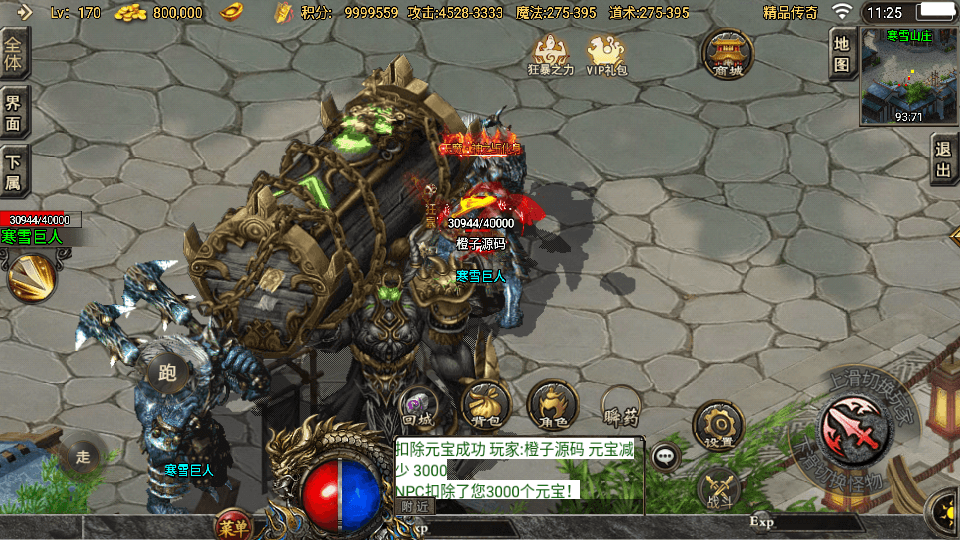Activate the 狂暴之力 buff icon

pyautogui.click(x=552, y=55)
